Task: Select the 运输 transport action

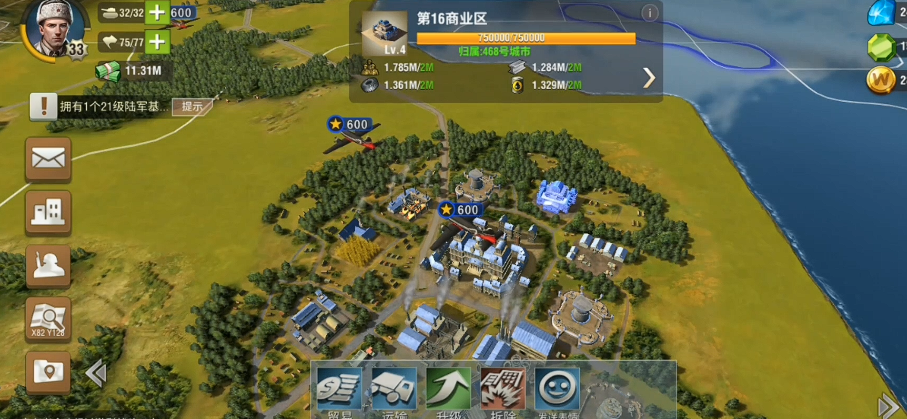Action: tap(394, 391)
